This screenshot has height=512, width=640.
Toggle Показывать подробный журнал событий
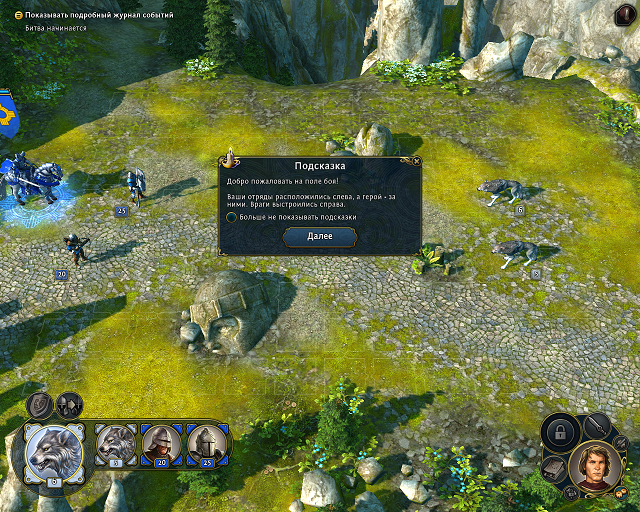tap(18, 16)
